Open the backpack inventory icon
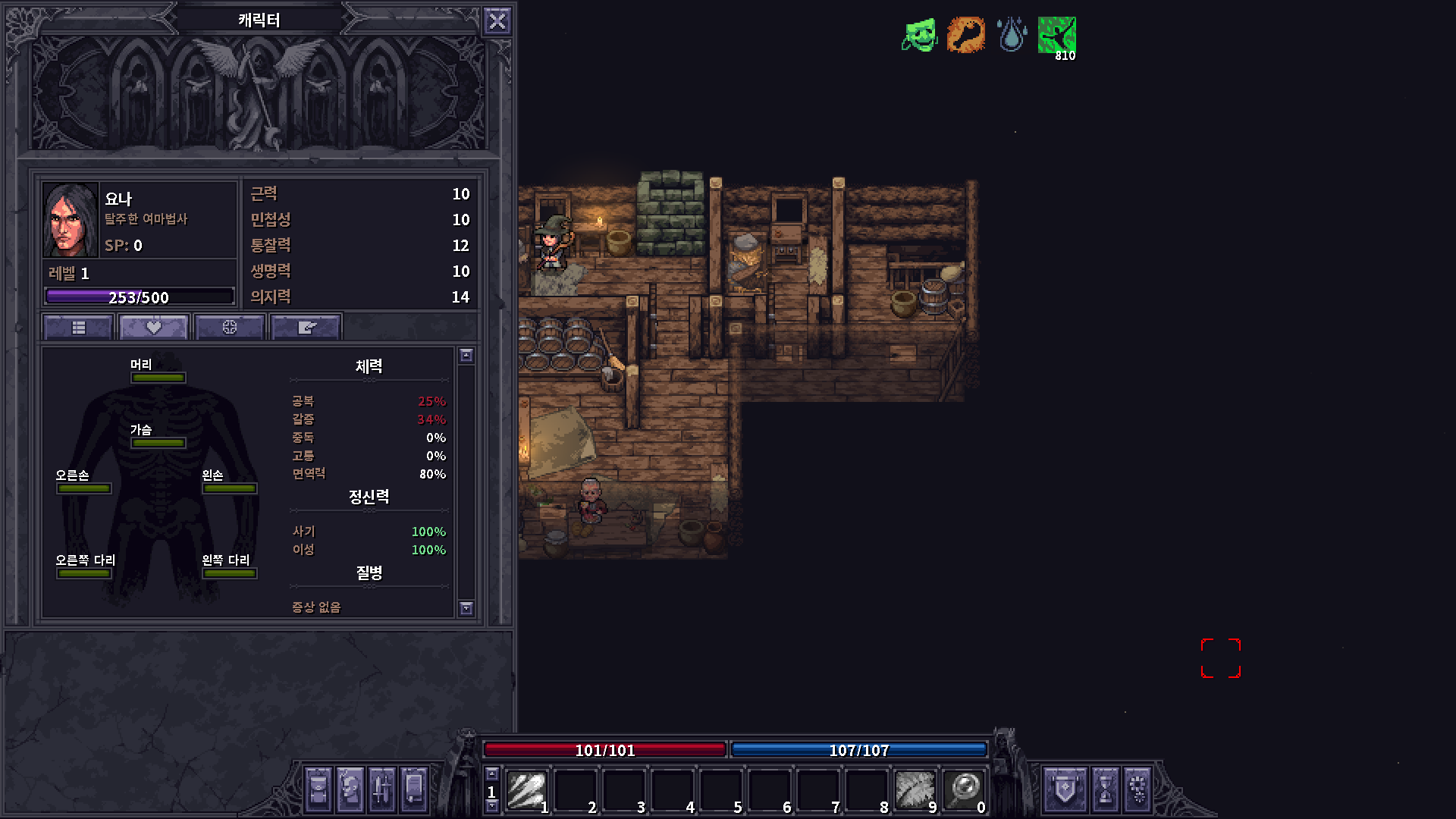Viewport: 1456px width, 819px height. tap(318, 789)
